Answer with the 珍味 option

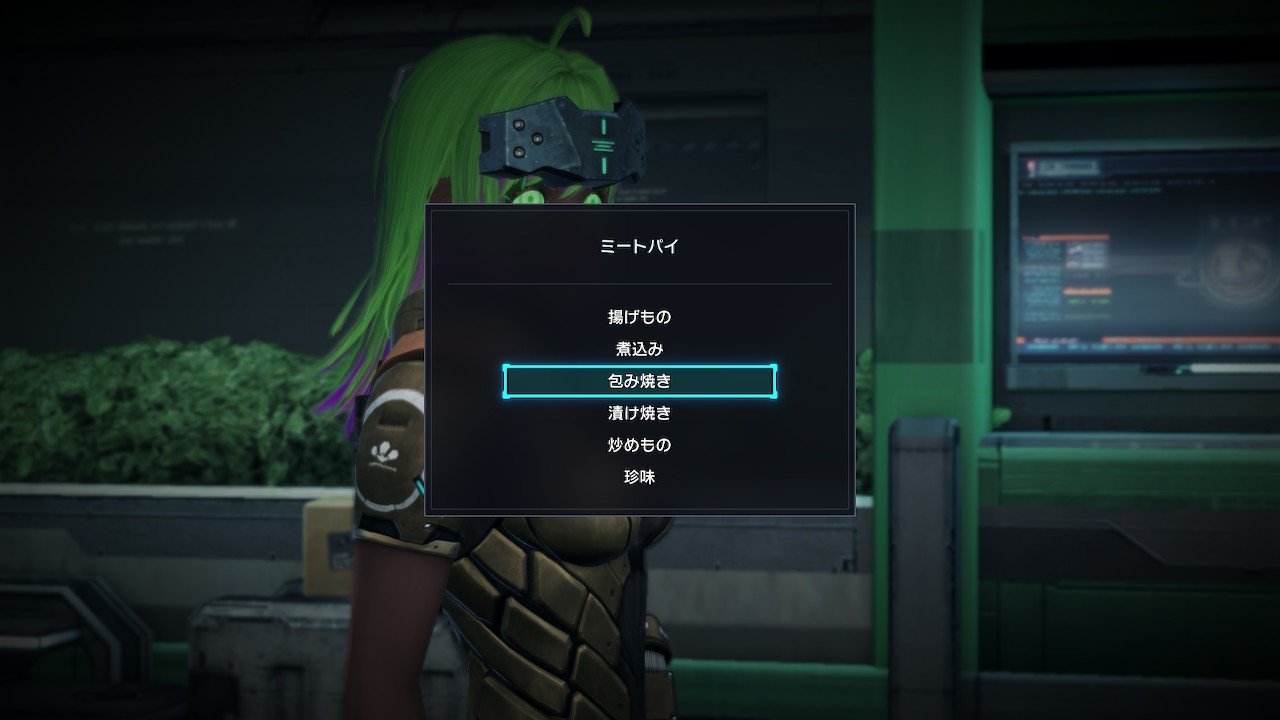click(639, 477)
